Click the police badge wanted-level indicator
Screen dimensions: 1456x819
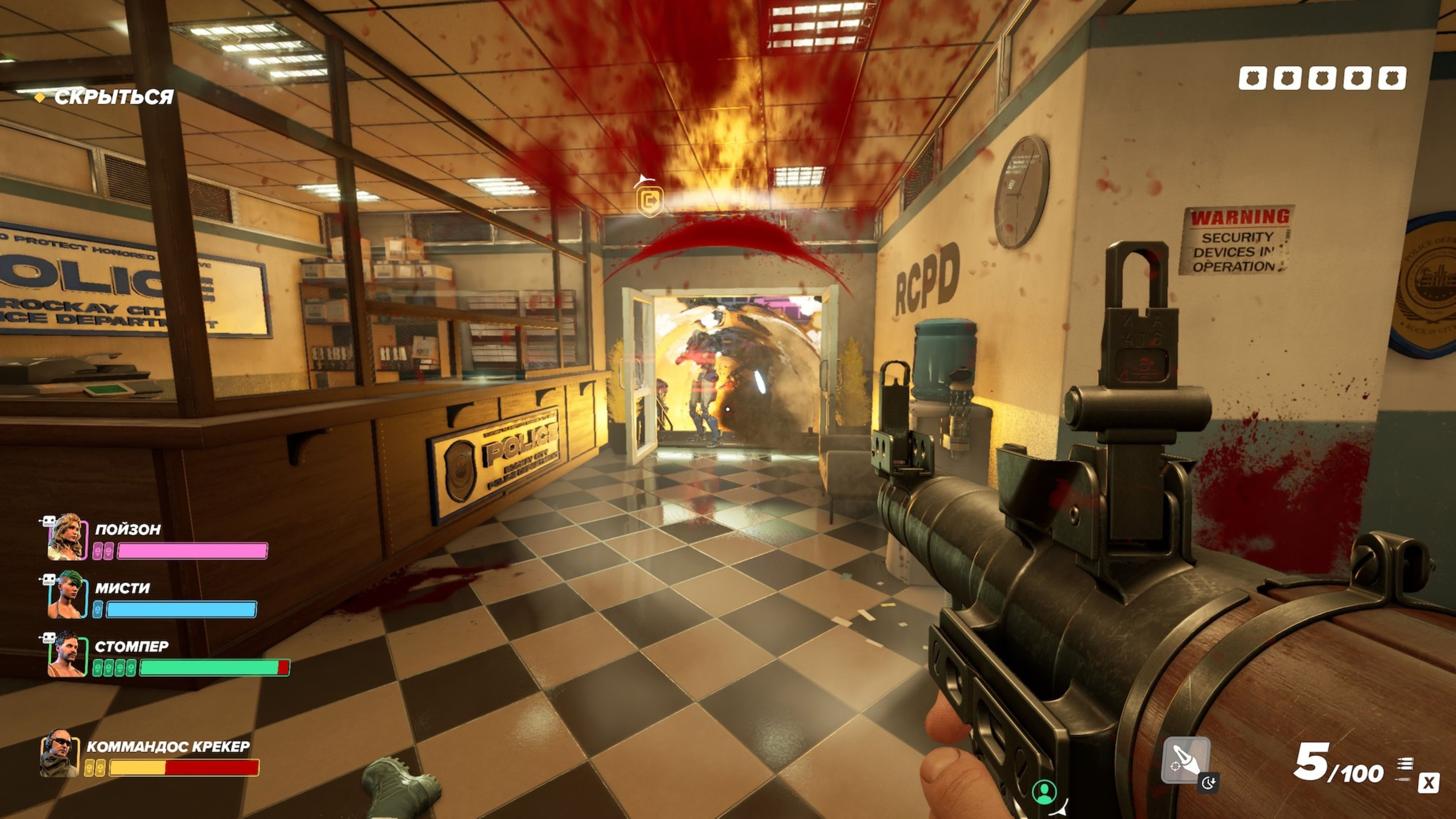[x=1322, y=78]
